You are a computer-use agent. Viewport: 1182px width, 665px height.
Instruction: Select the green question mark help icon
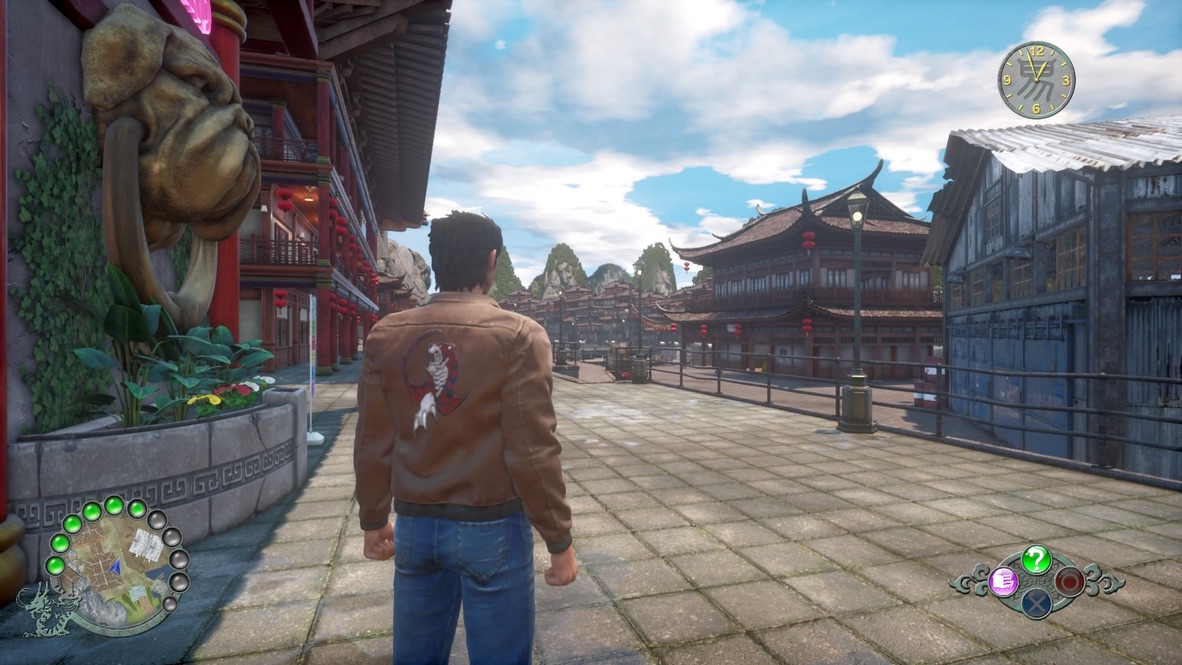coord(1036,559)
